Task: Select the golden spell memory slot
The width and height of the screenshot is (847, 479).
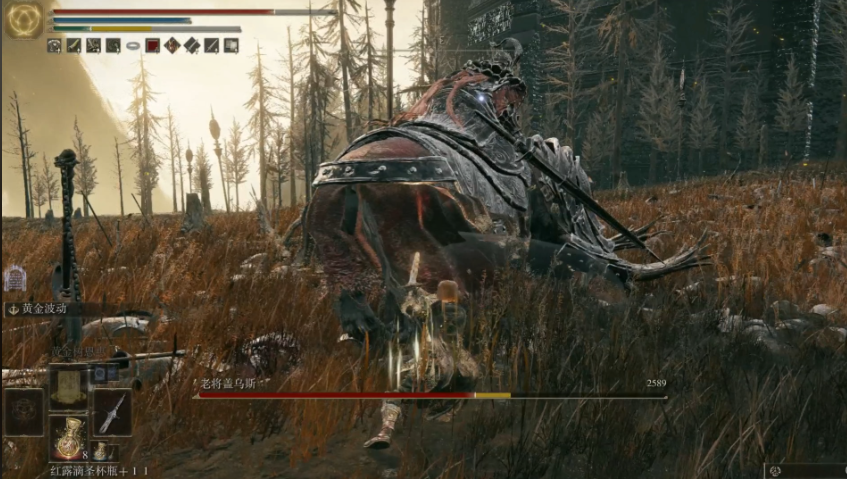Action: coord(69,386)
